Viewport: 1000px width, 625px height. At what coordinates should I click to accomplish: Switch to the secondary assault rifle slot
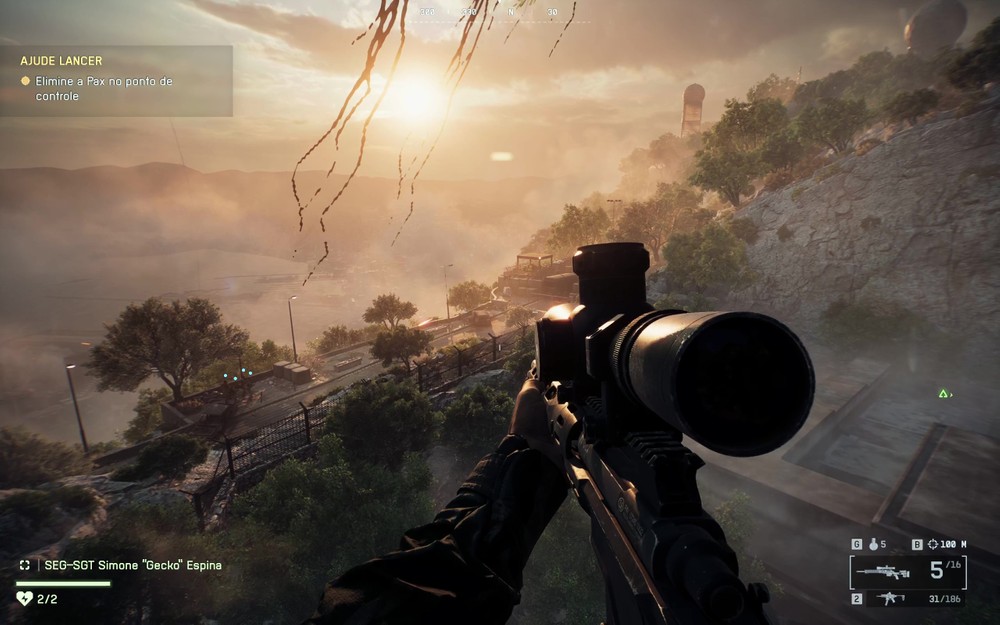(x=888, y=598)
